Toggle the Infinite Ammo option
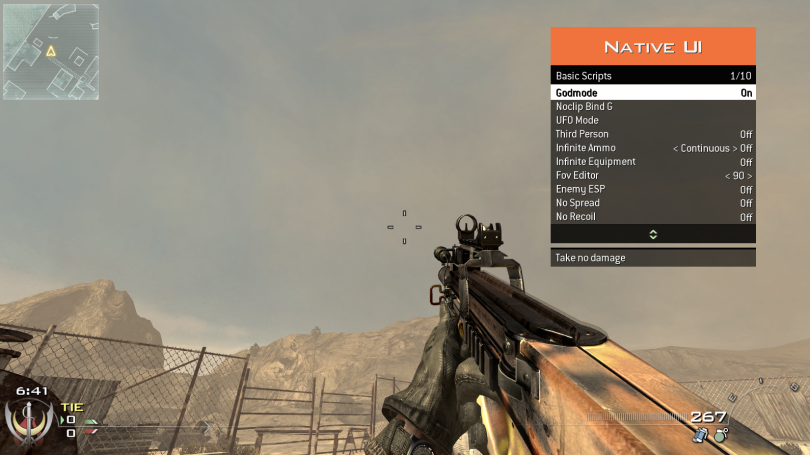Screen dimensions: 810x455 [x=653, y=148]
